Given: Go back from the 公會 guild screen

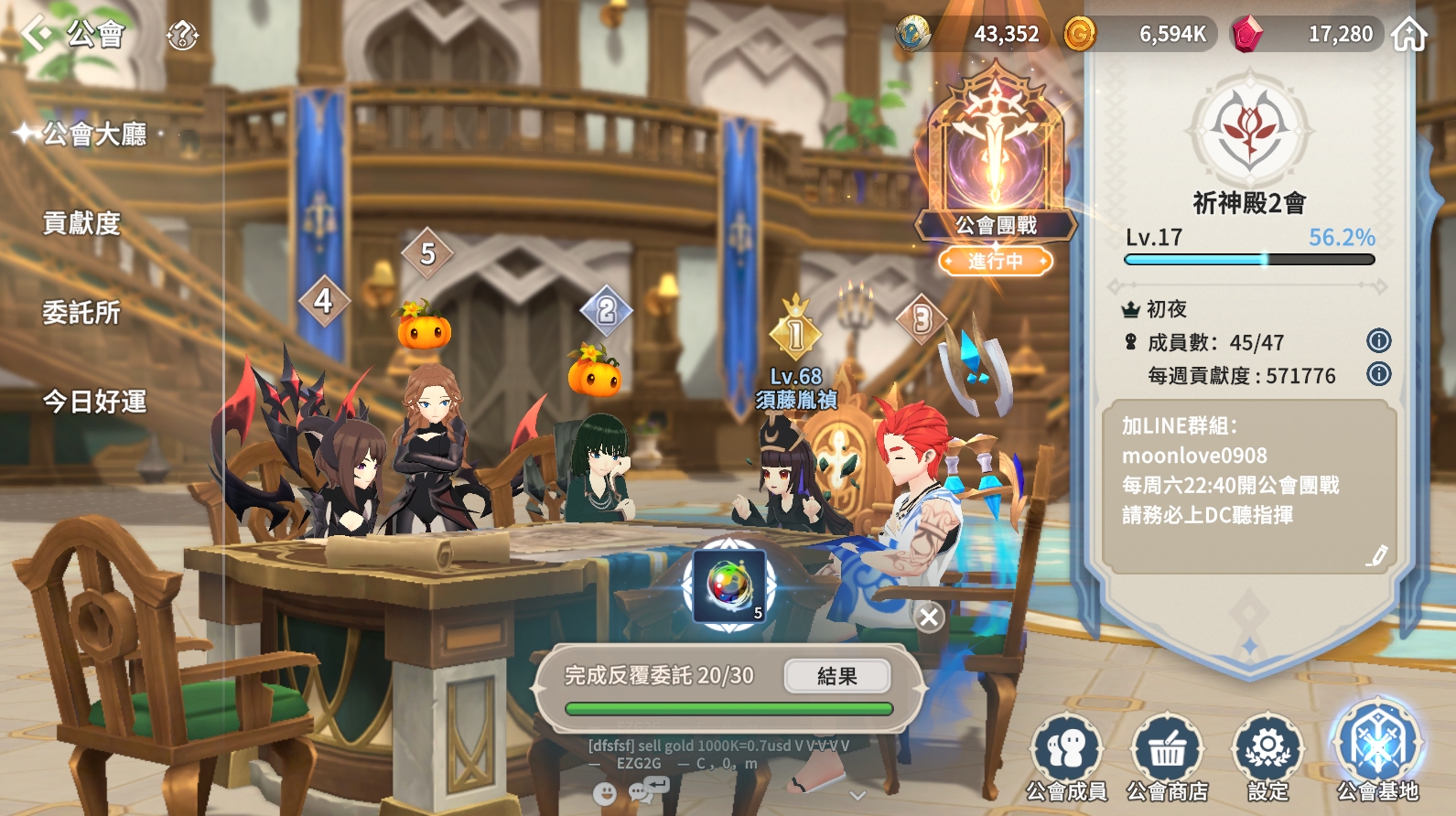Looking at the screenshot, I should [38, 34].
